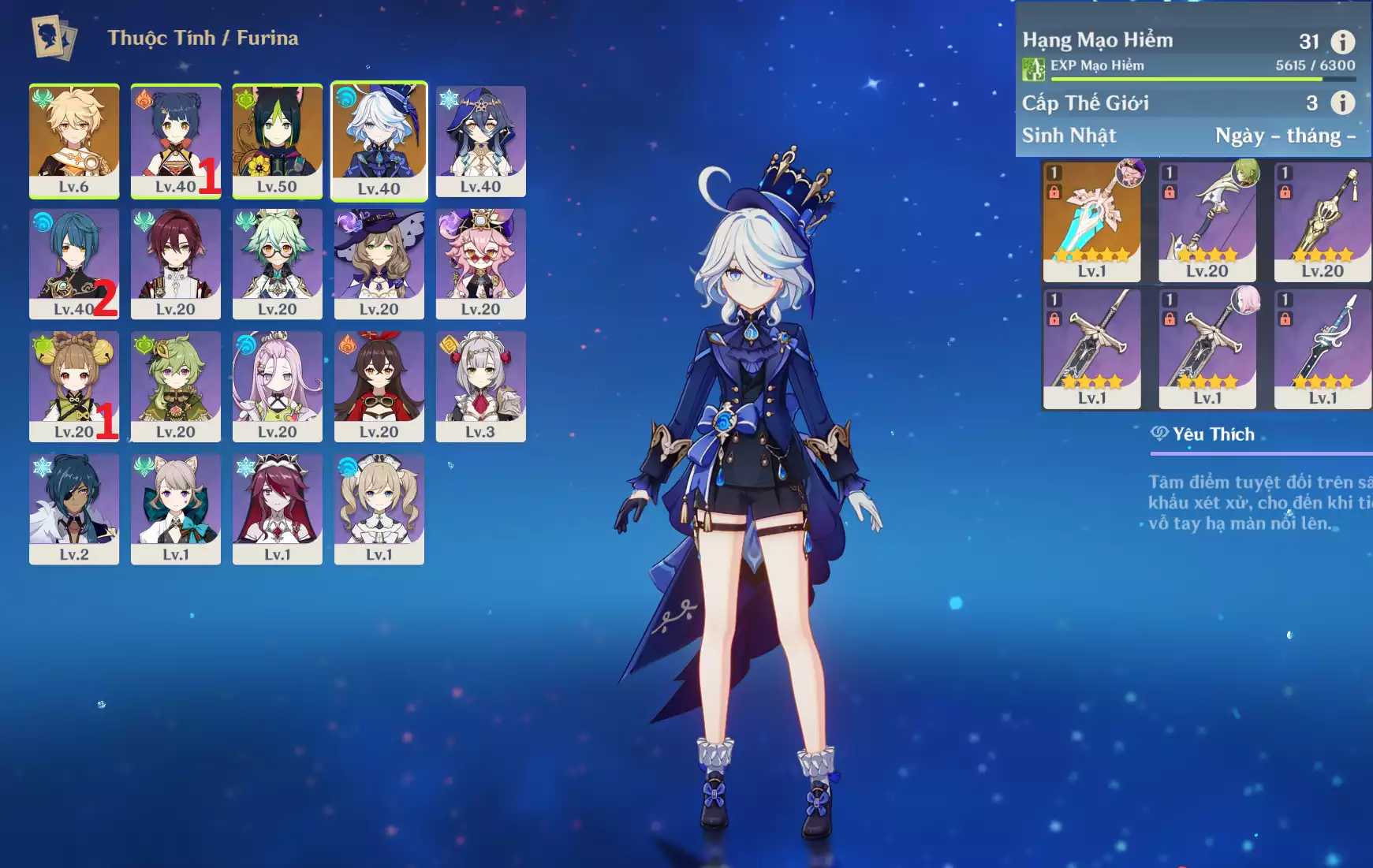Viewport: 1373px width, 868px height.
Task: Open the Lv.20 golden claymore weapon card
Action: click(x=1323, y=221)
